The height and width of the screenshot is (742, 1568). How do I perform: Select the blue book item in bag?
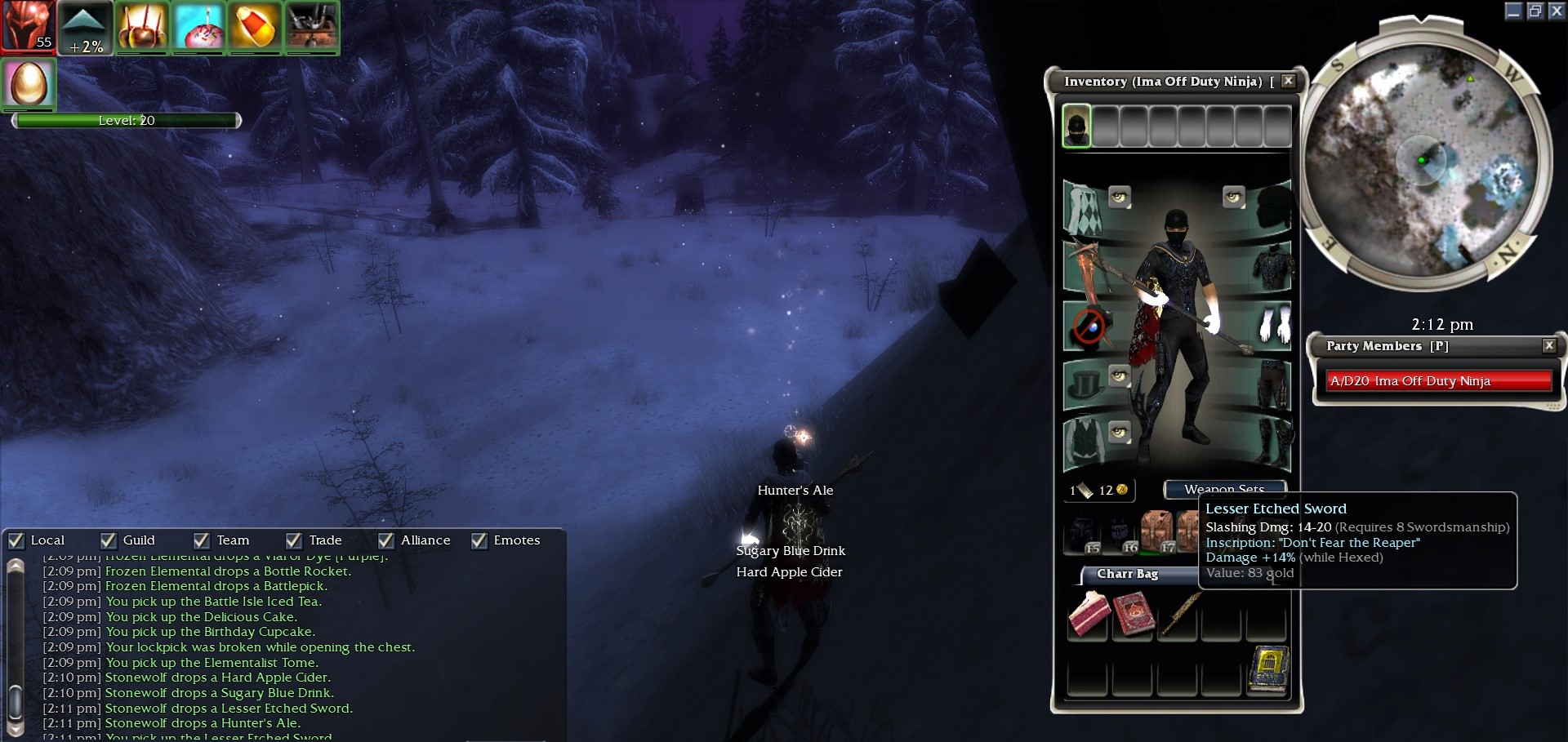[x=1267, y=670]
